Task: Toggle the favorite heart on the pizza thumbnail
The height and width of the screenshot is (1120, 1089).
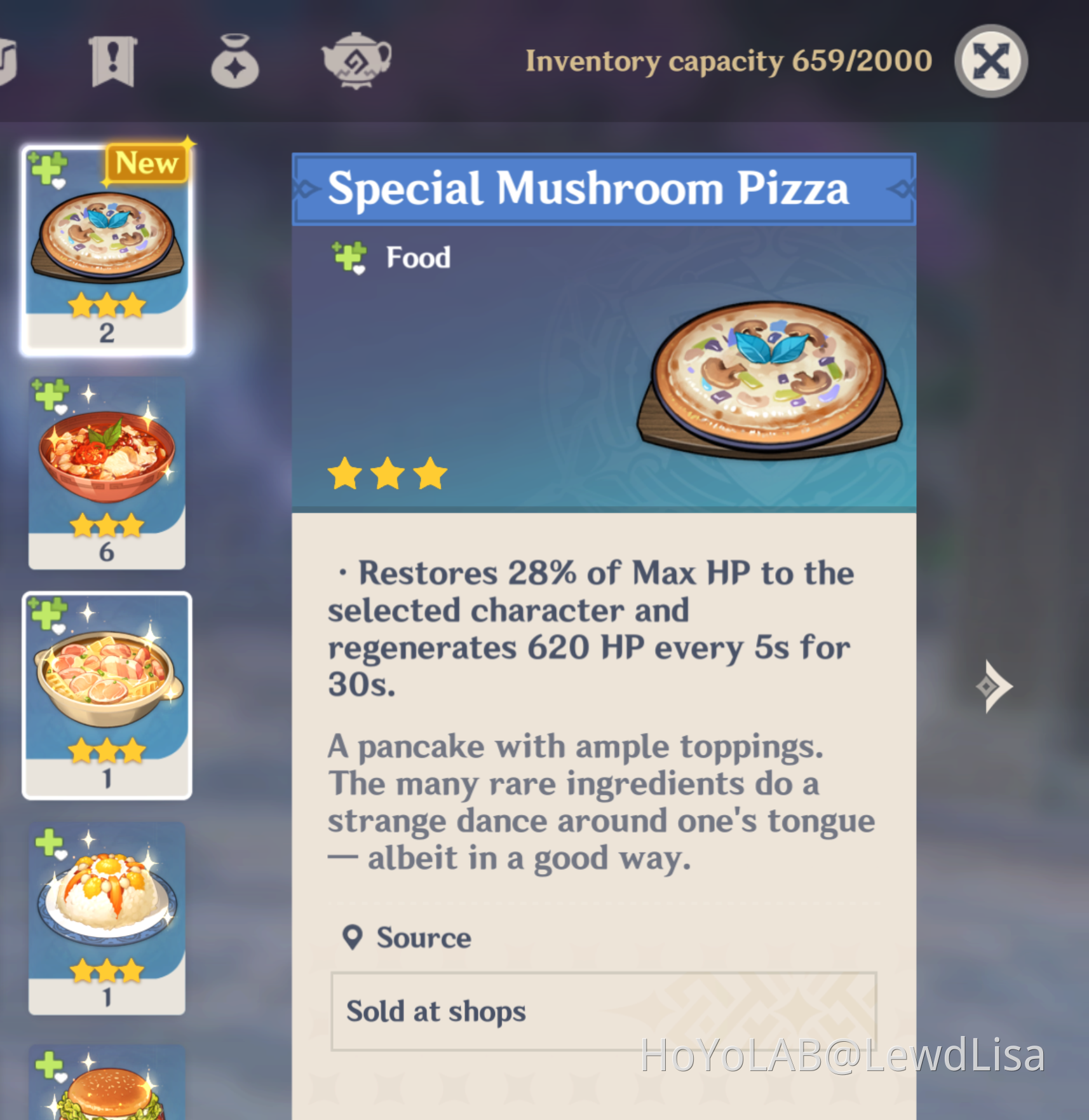Action: point(58,185)
